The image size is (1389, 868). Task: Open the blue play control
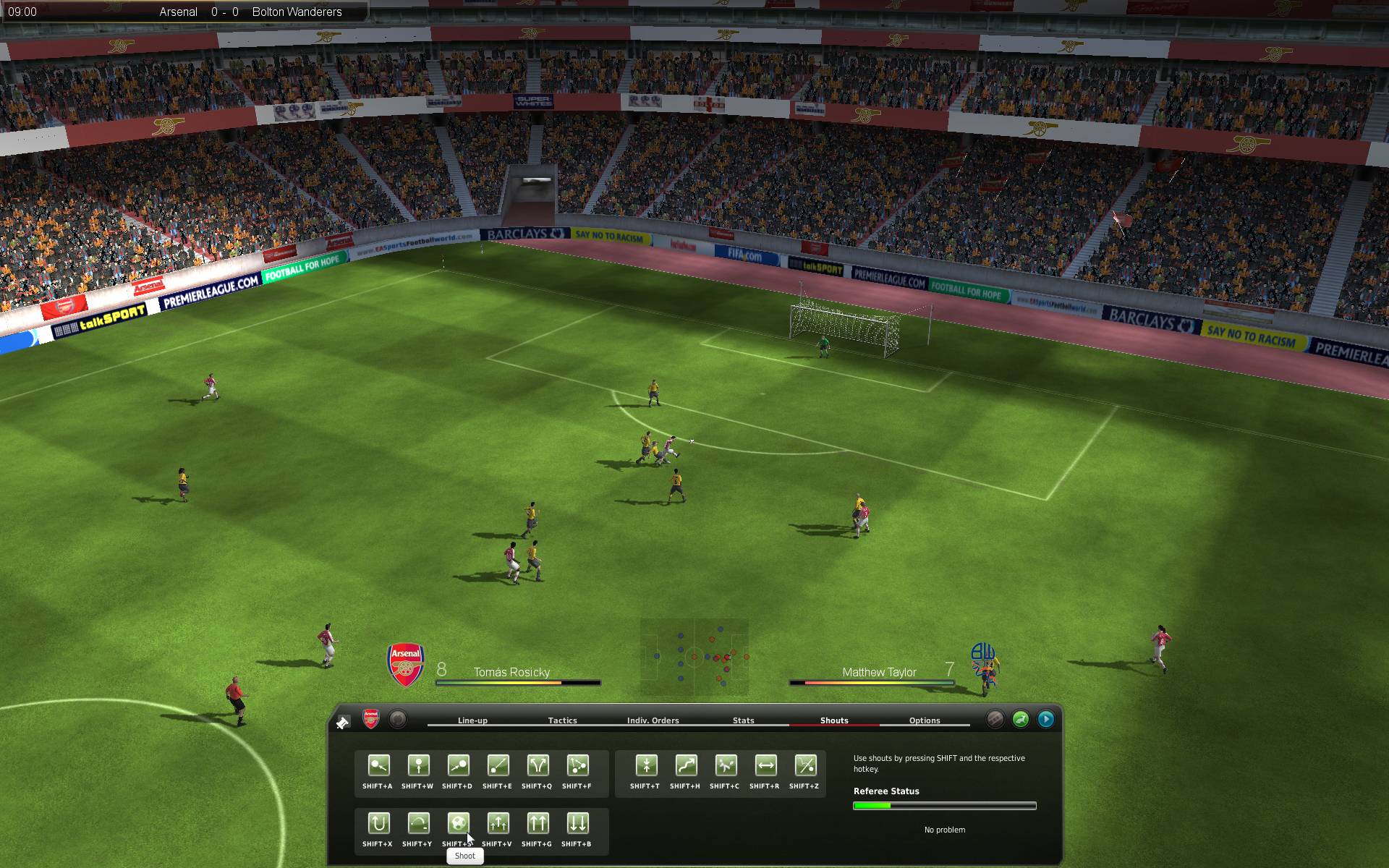pos(1046,719)
